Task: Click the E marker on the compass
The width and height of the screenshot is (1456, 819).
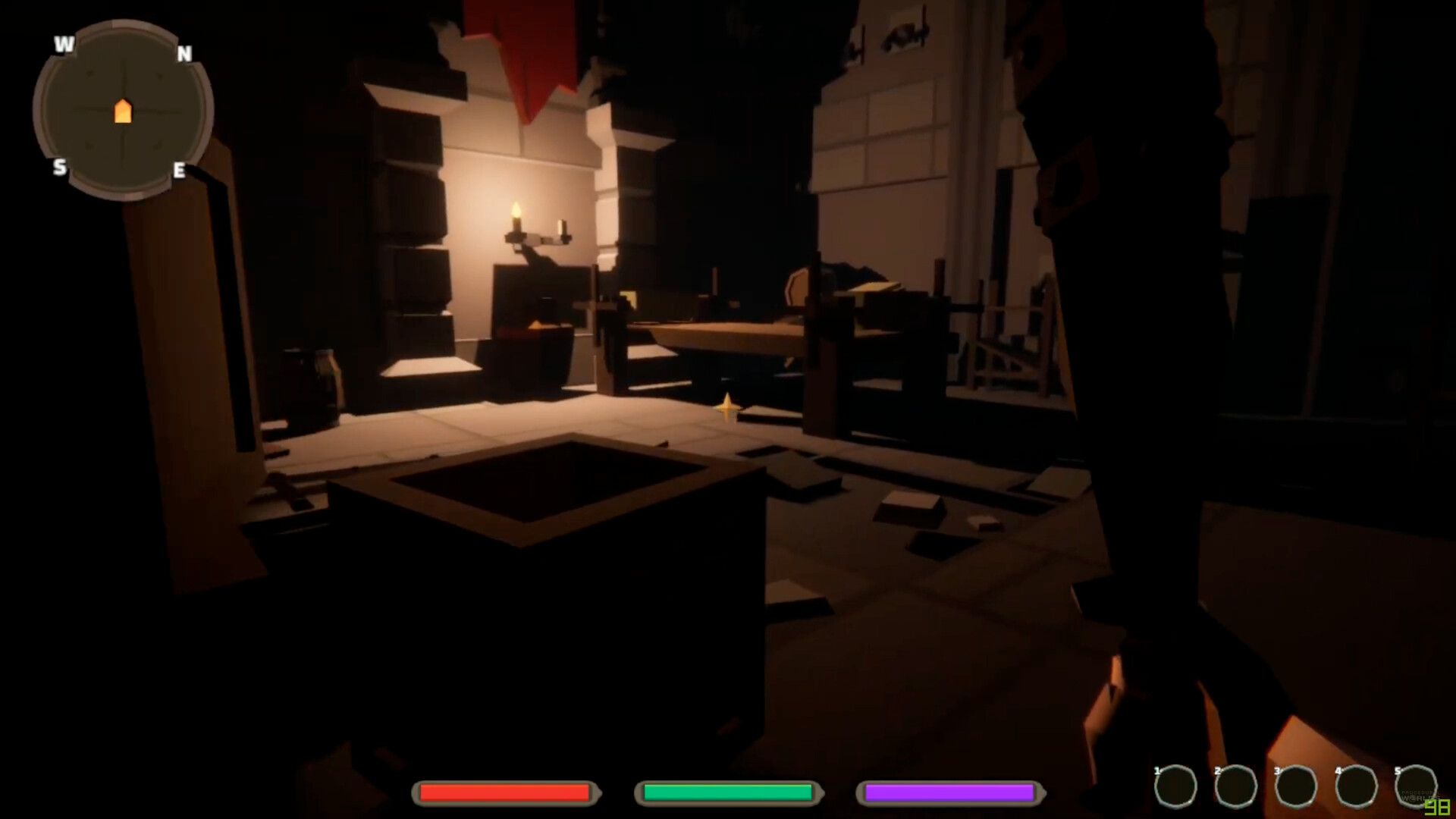Action: [180, 171]
